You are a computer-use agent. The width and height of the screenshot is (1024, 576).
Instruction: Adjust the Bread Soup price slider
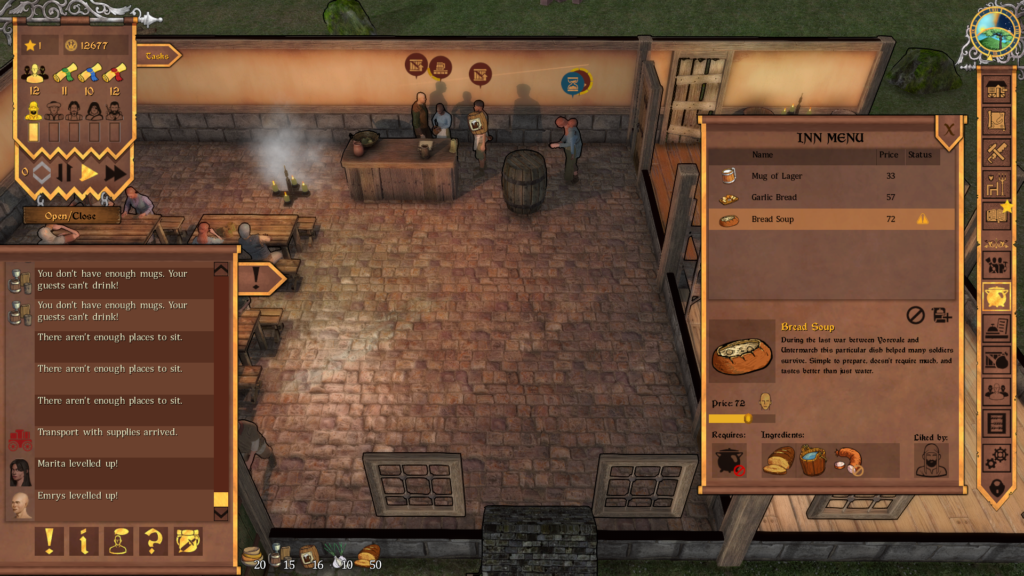(747, 418)
